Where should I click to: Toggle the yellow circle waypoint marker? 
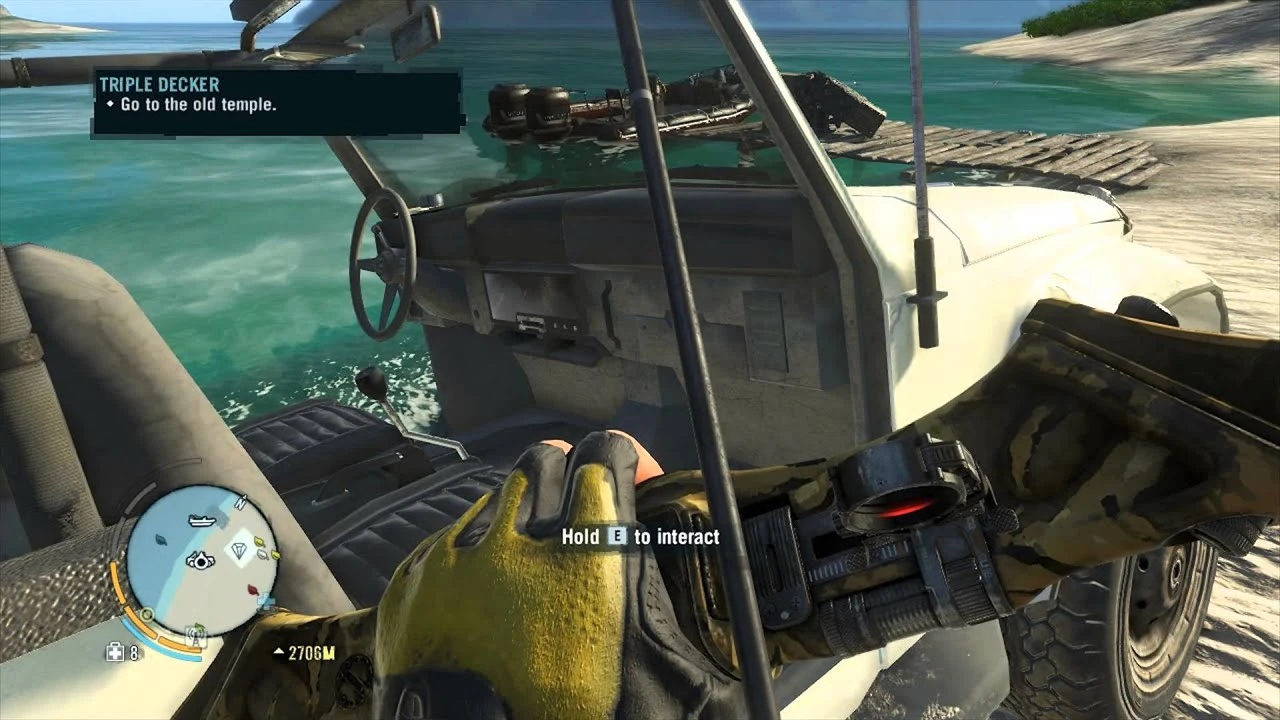[147, 616]
